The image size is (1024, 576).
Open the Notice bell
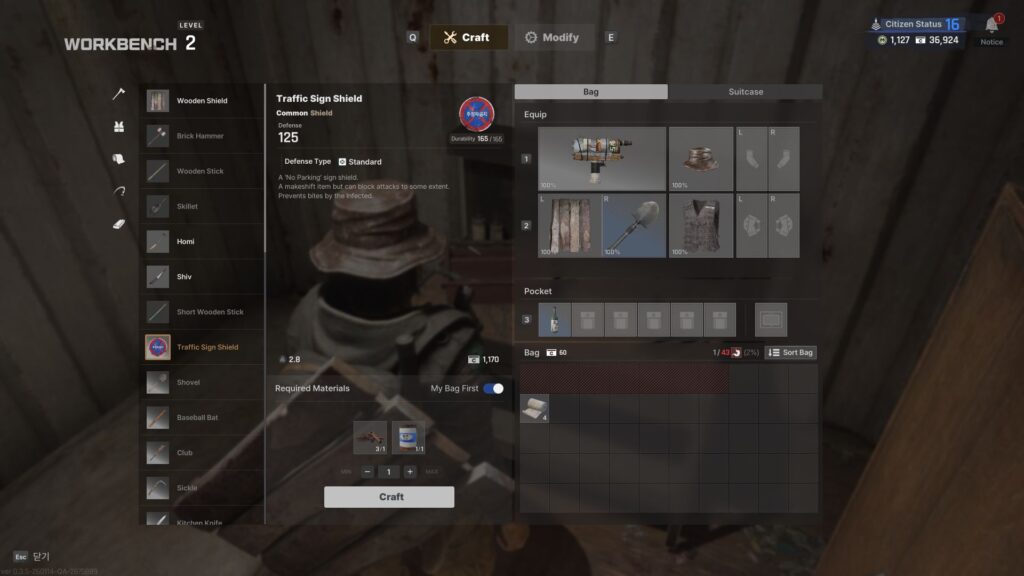click(x=992, y=25)
